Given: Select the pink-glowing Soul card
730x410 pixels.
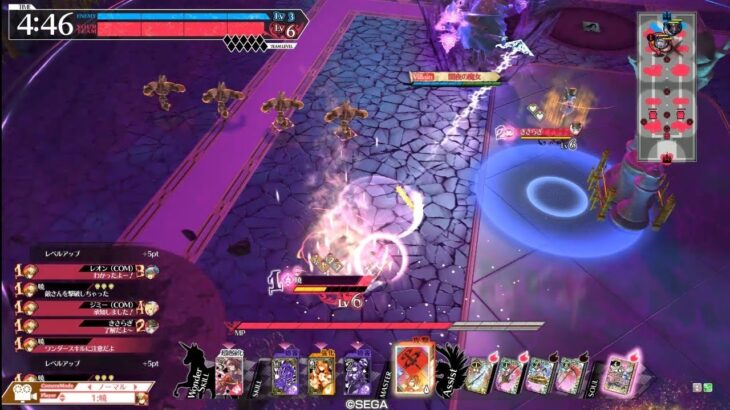Looking at the screenshot, I should 622,374.
